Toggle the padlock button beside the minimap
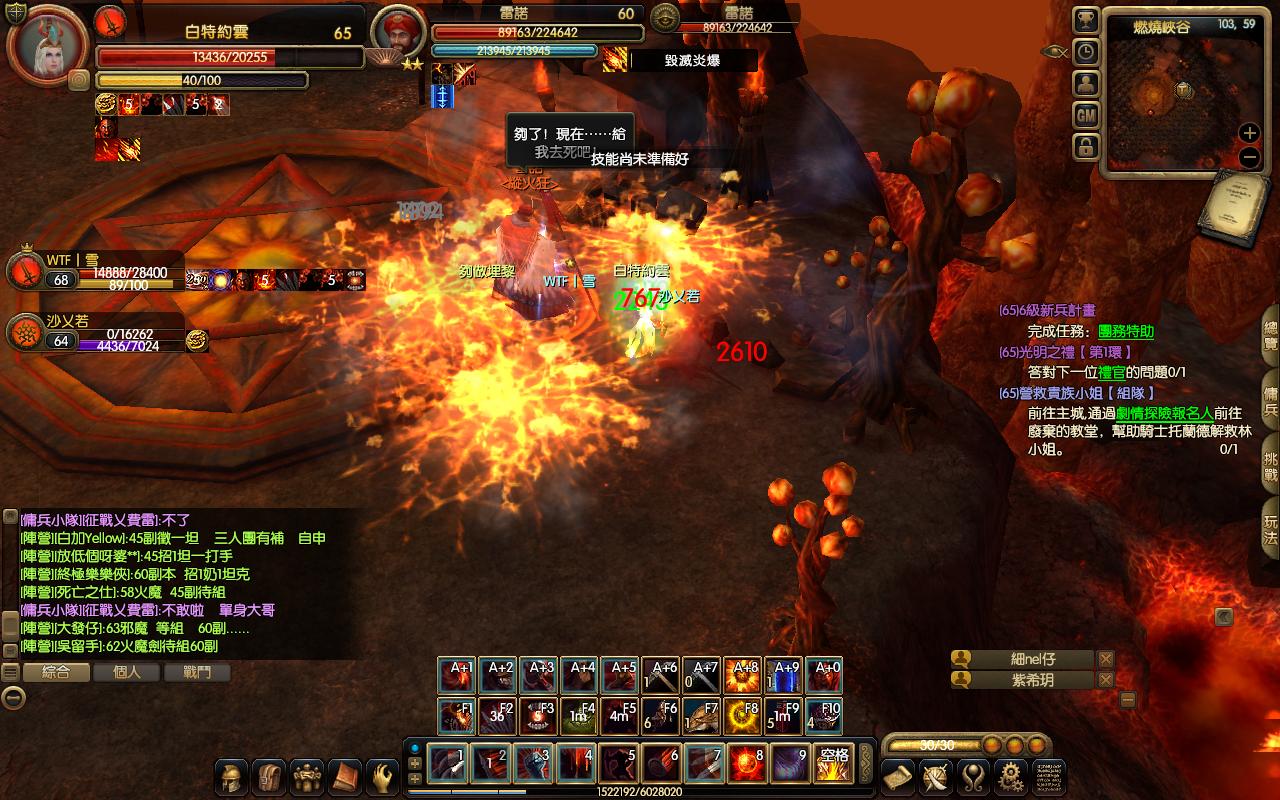The image size is (1280, 800). pyautogui.click(x=1086, y=147)
